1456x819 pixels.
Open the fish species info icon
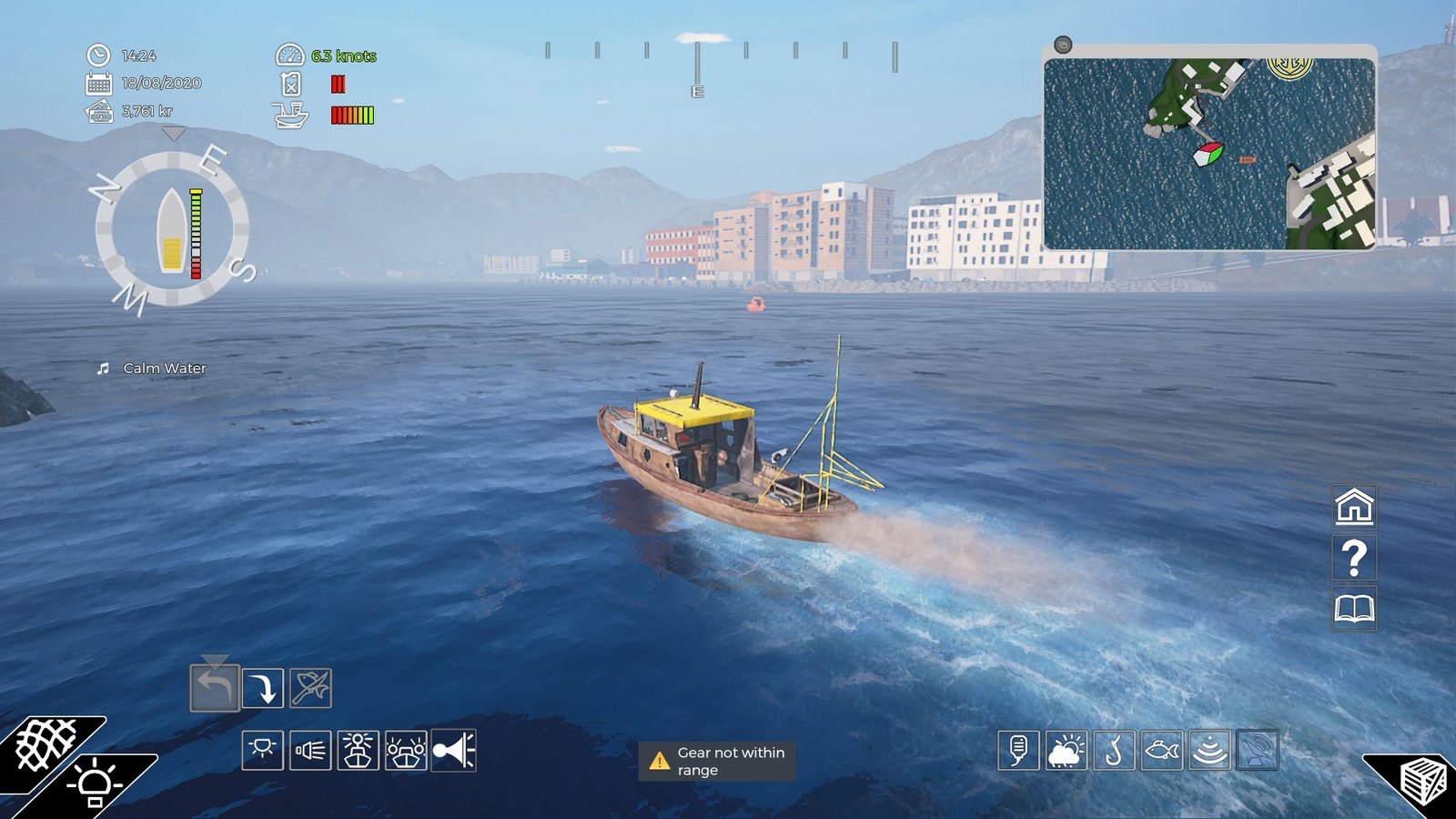(1161, 753)
